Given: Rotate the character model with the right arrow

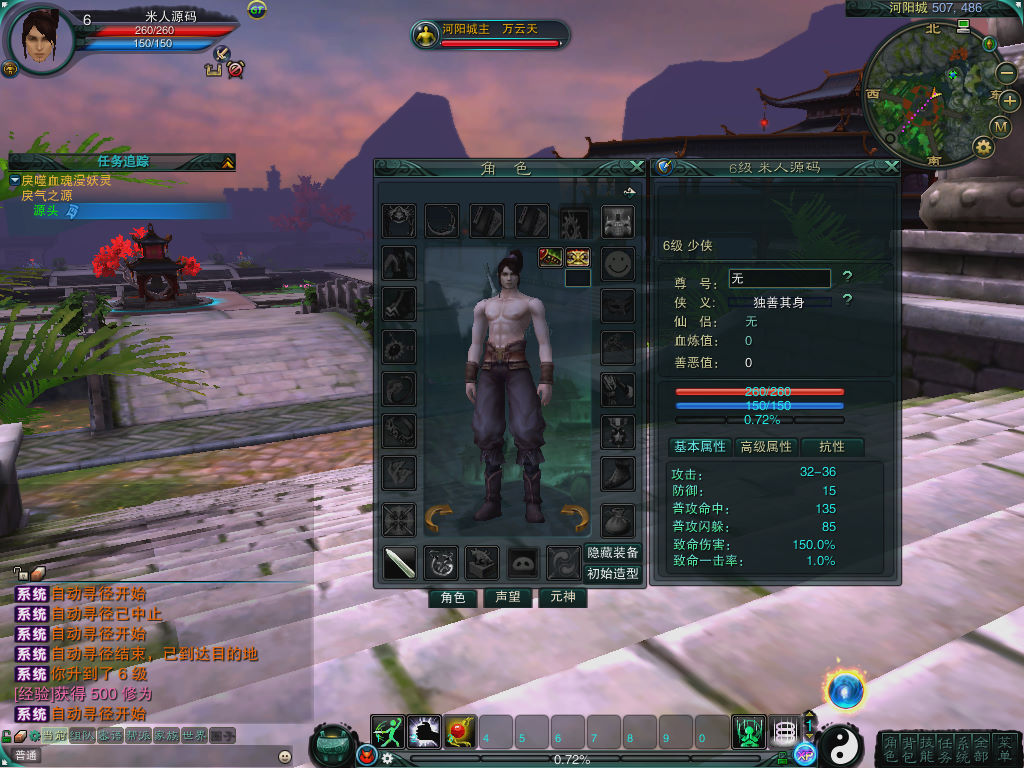Looking at the screenshot, I should click(574, 518).
